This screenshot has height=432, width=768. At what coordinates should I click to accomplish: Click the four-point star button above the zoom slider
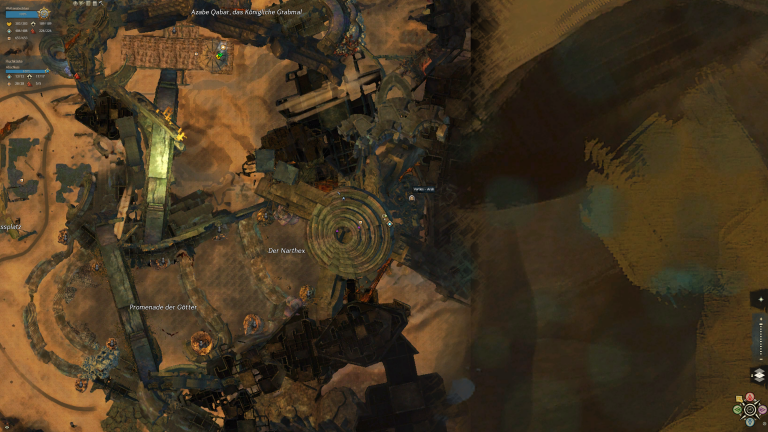pos(761,299)
